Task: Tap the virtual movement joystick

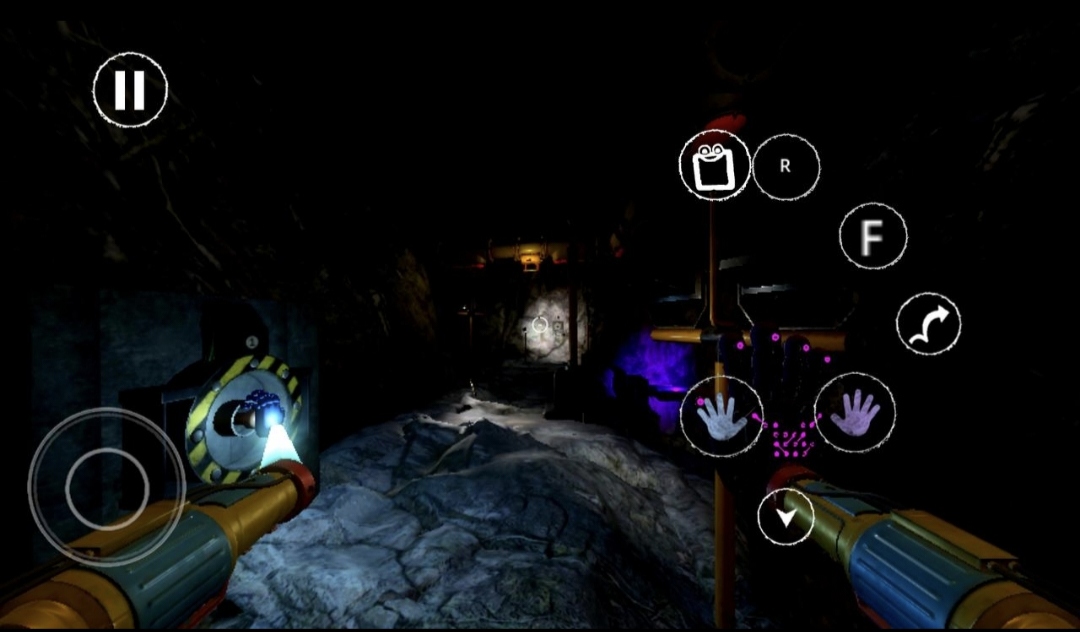Action: coord(107,488)
